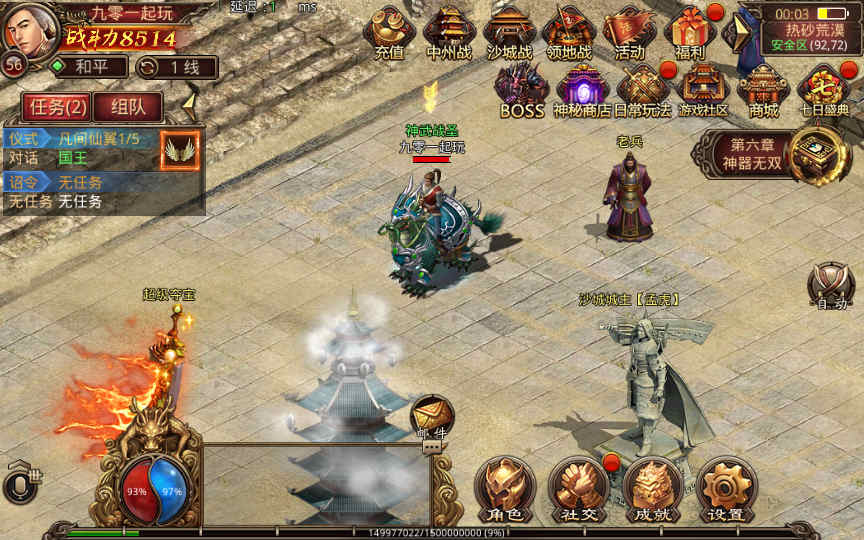Open the 角色 character panel
The image size is (864, 540).
point(504,489)
